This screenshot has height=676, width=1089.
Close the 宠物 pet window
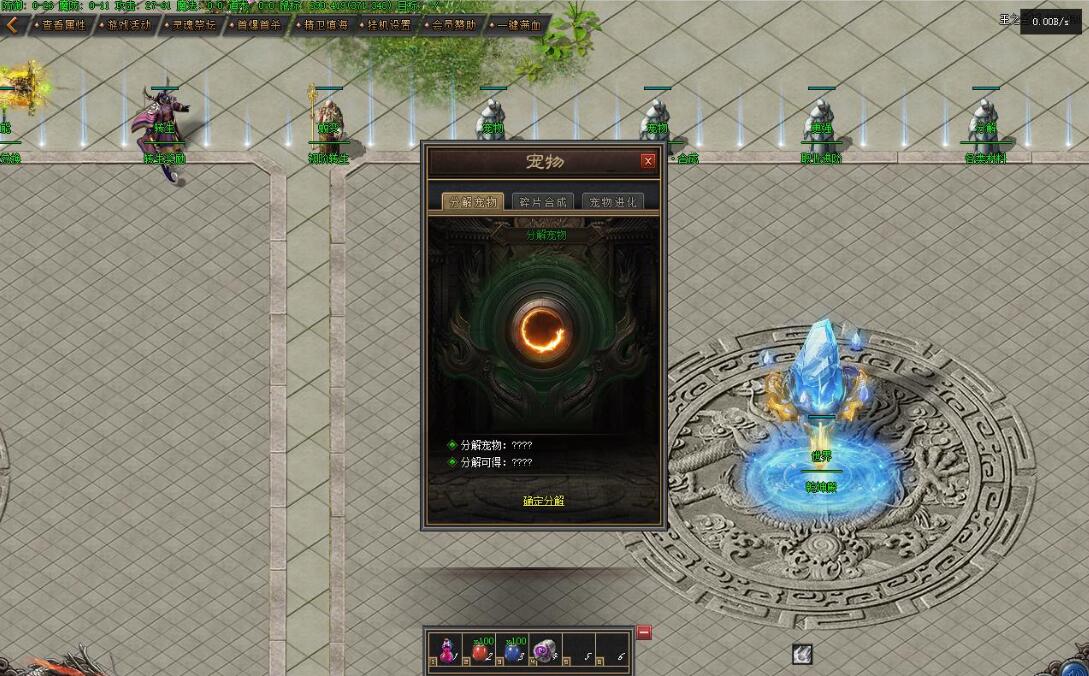tap(648, 161)
